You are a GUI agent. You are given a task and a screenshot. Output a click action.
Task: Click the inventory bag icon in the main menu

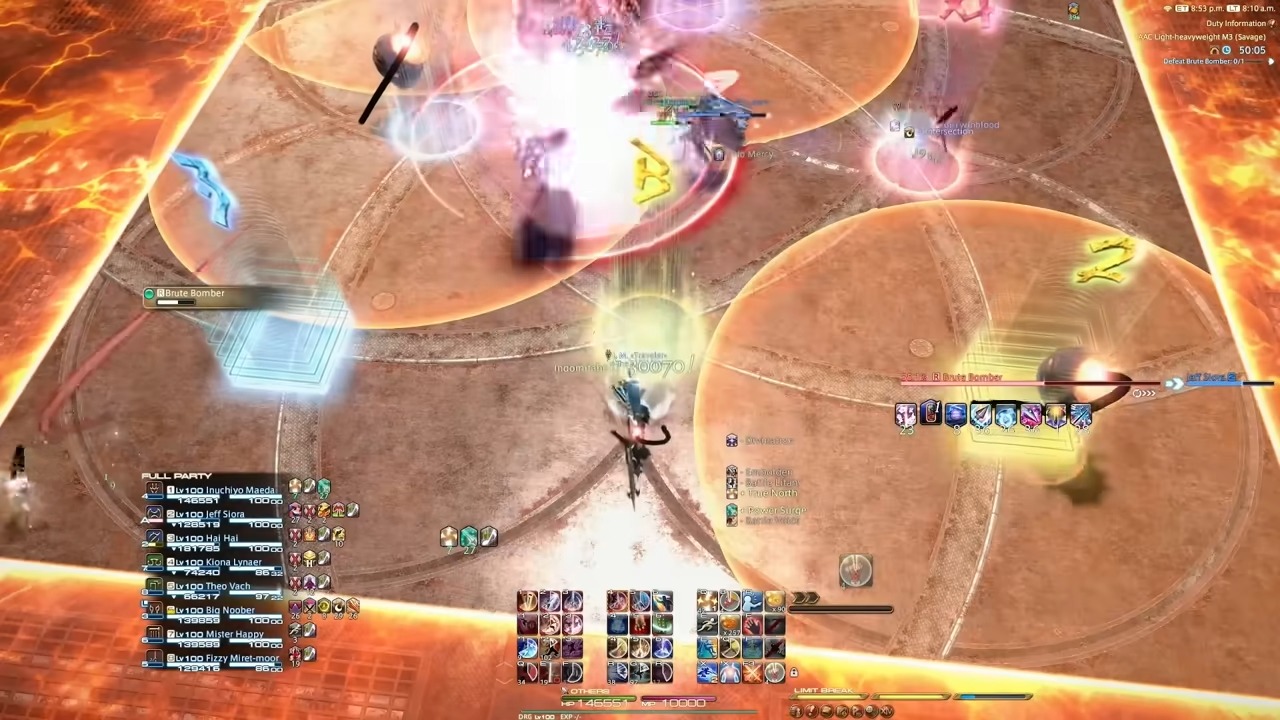point(827,713)
